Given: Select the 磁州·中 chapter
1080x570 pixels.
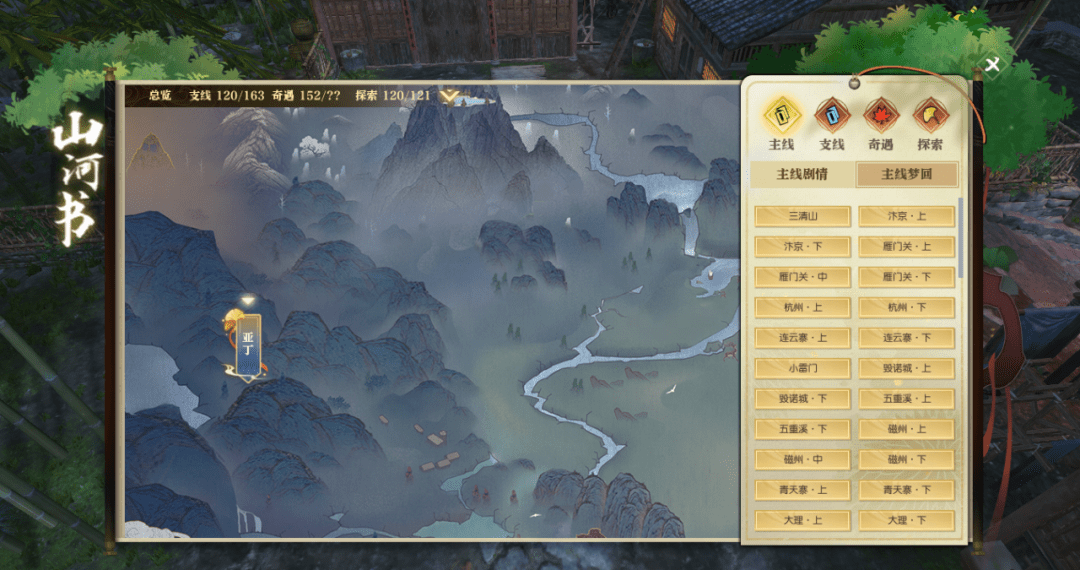Looking at the screenshot, I should click(x=802, y=460).
